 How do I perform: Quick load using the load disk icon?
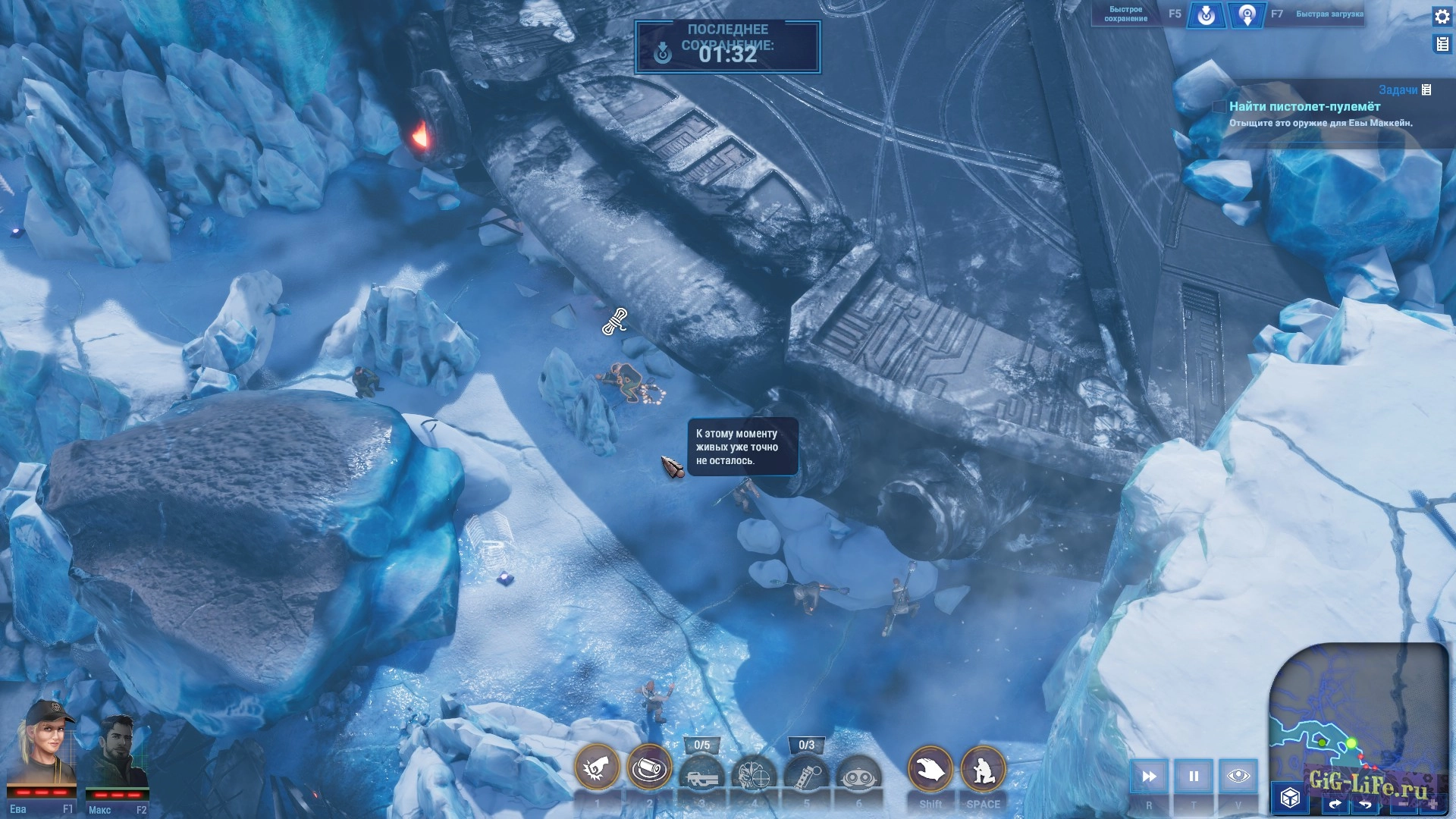pyautogui.click(x=1247, y=15)
